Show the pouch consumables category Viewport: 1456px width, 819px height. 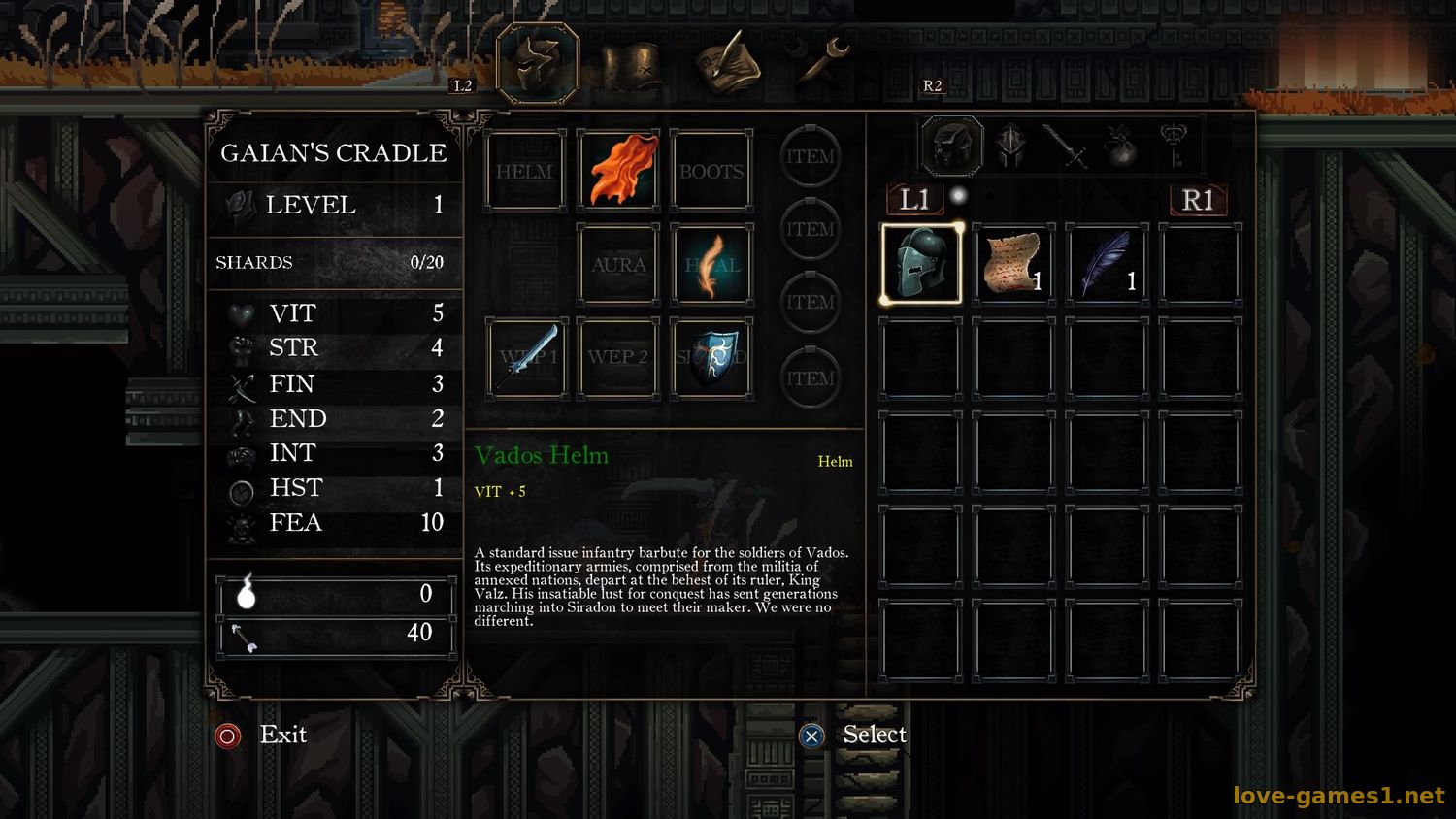coord(1121,147)
